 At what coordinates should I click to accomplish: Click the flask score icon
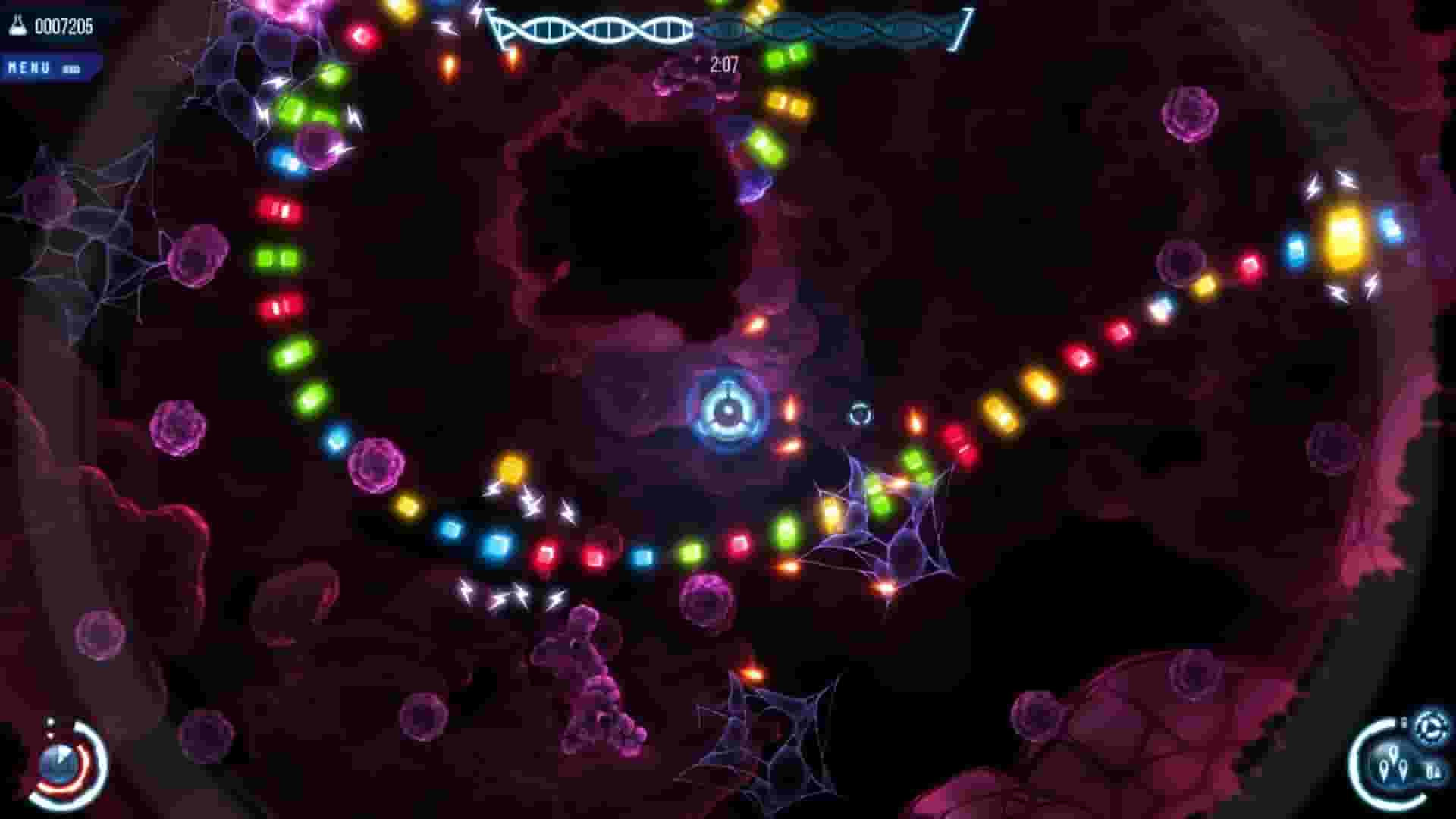(17, 25)
